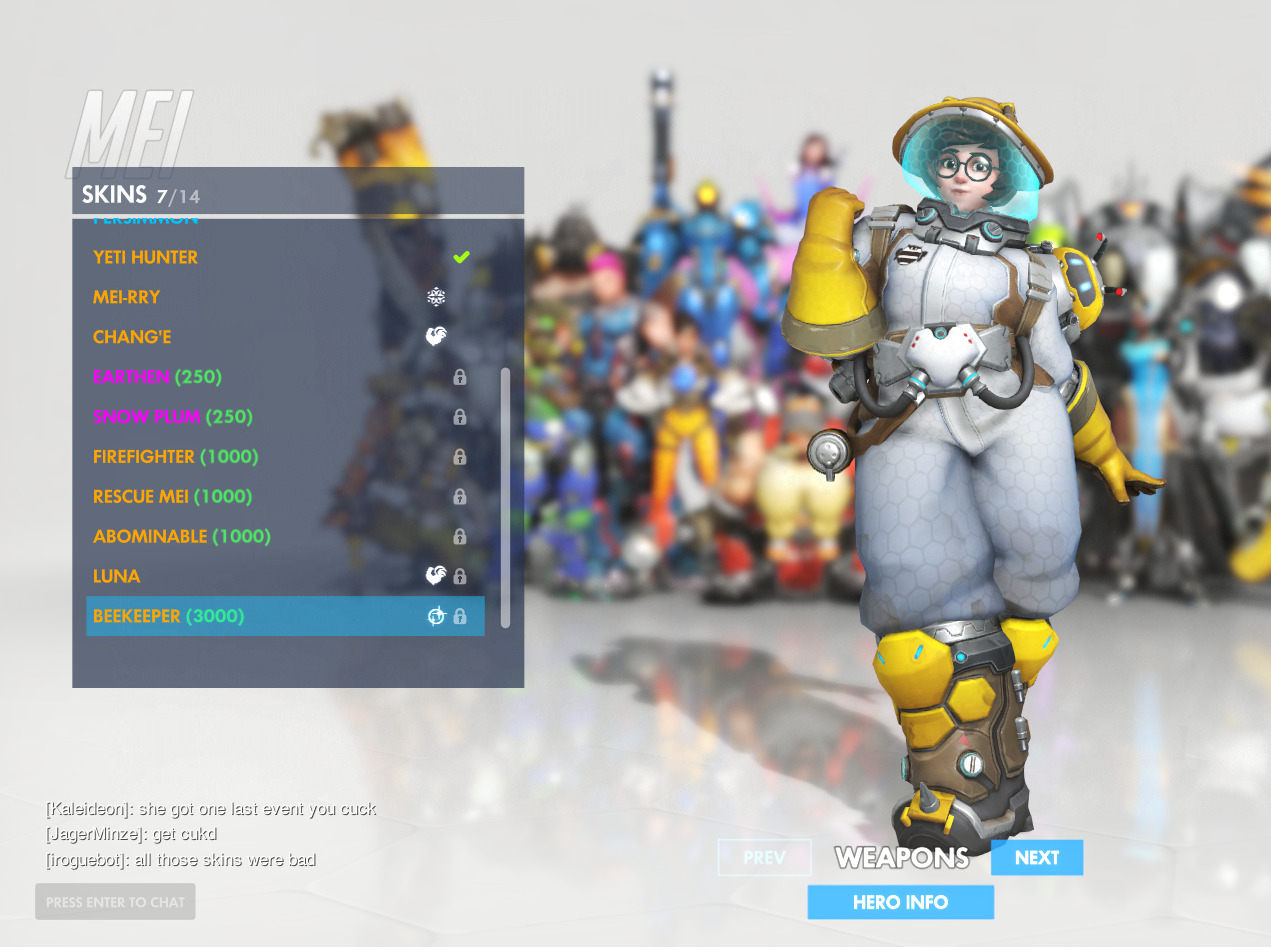The image size is (1271, 947).
Task: Choose the Mei-rry skin
Action: pos(127,297)
